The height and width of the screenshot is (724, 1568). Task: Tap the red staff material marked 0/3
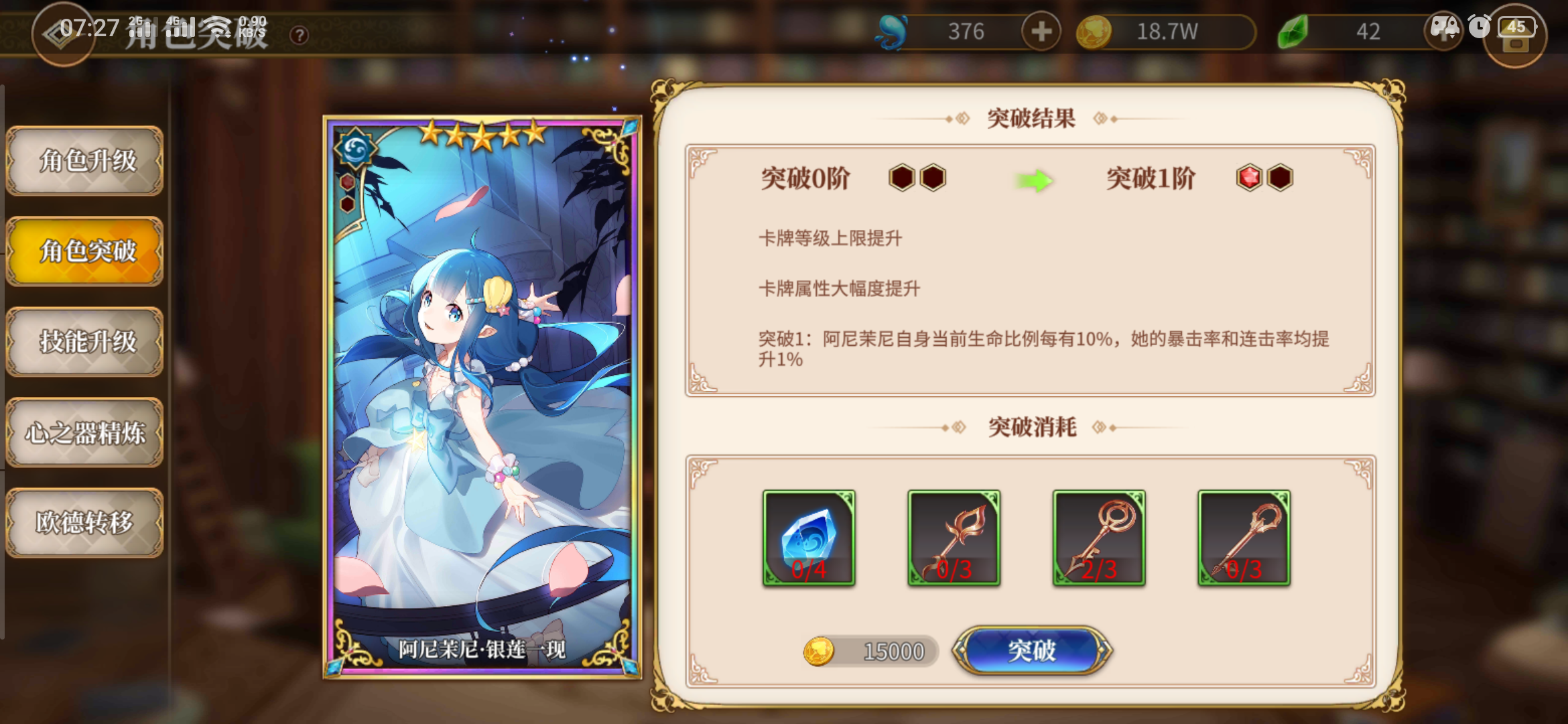(953, 540)
